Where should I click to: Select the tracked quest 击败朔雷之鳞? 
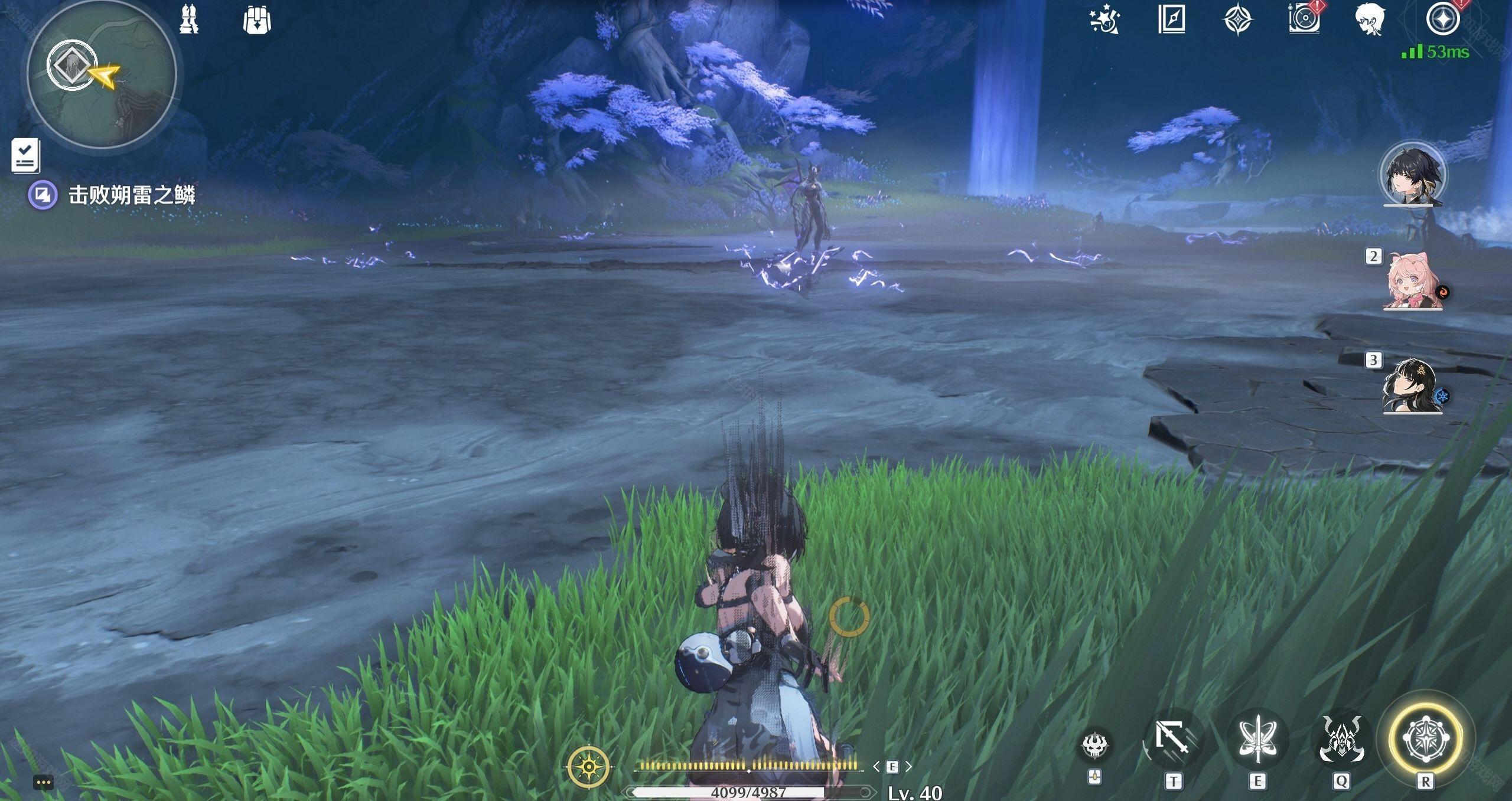pyautogui.click(x=131, y=195)
